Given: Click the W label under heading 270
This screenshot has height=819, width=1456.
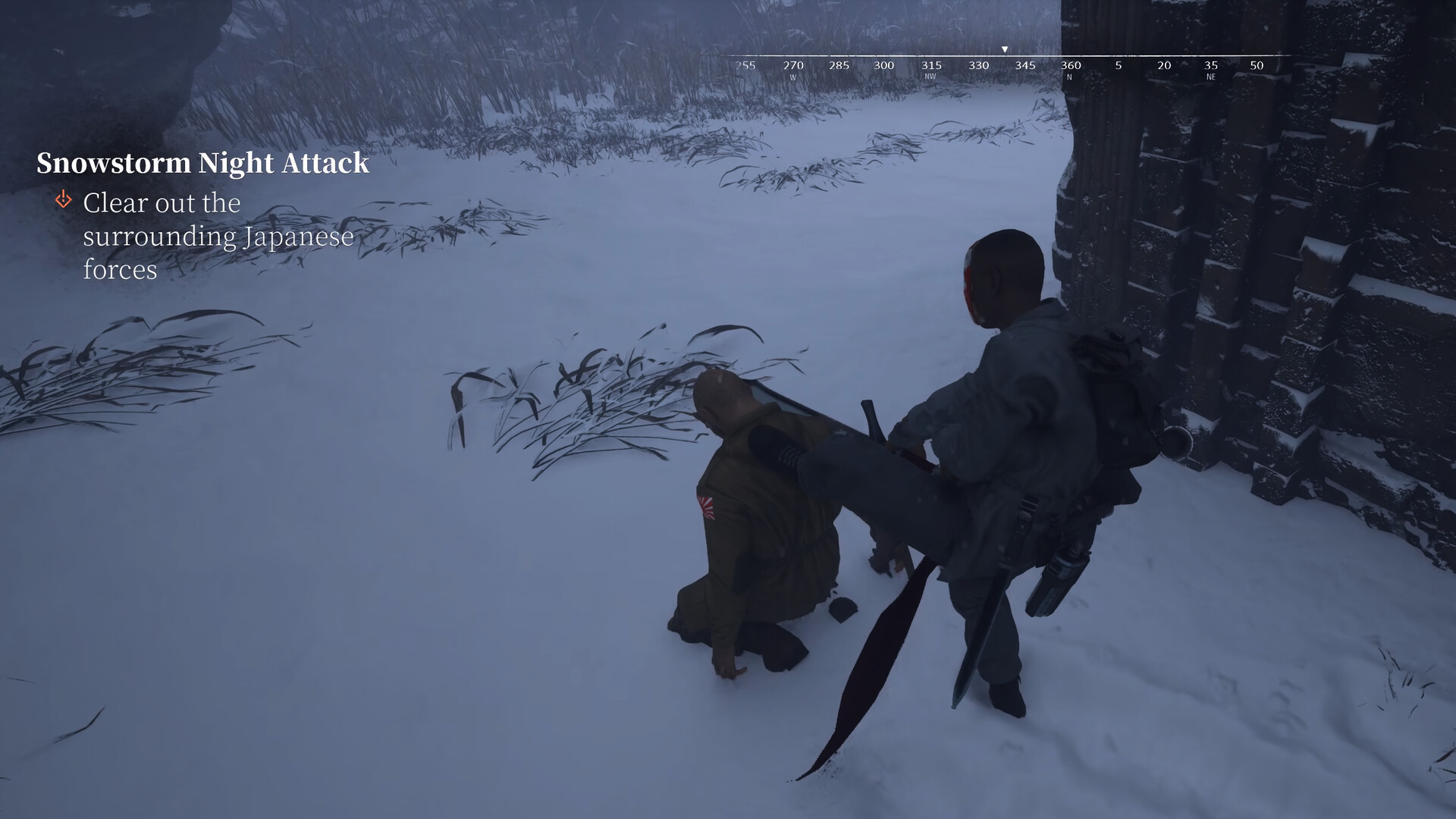Looking at the screenshot, I should [793, 76].
